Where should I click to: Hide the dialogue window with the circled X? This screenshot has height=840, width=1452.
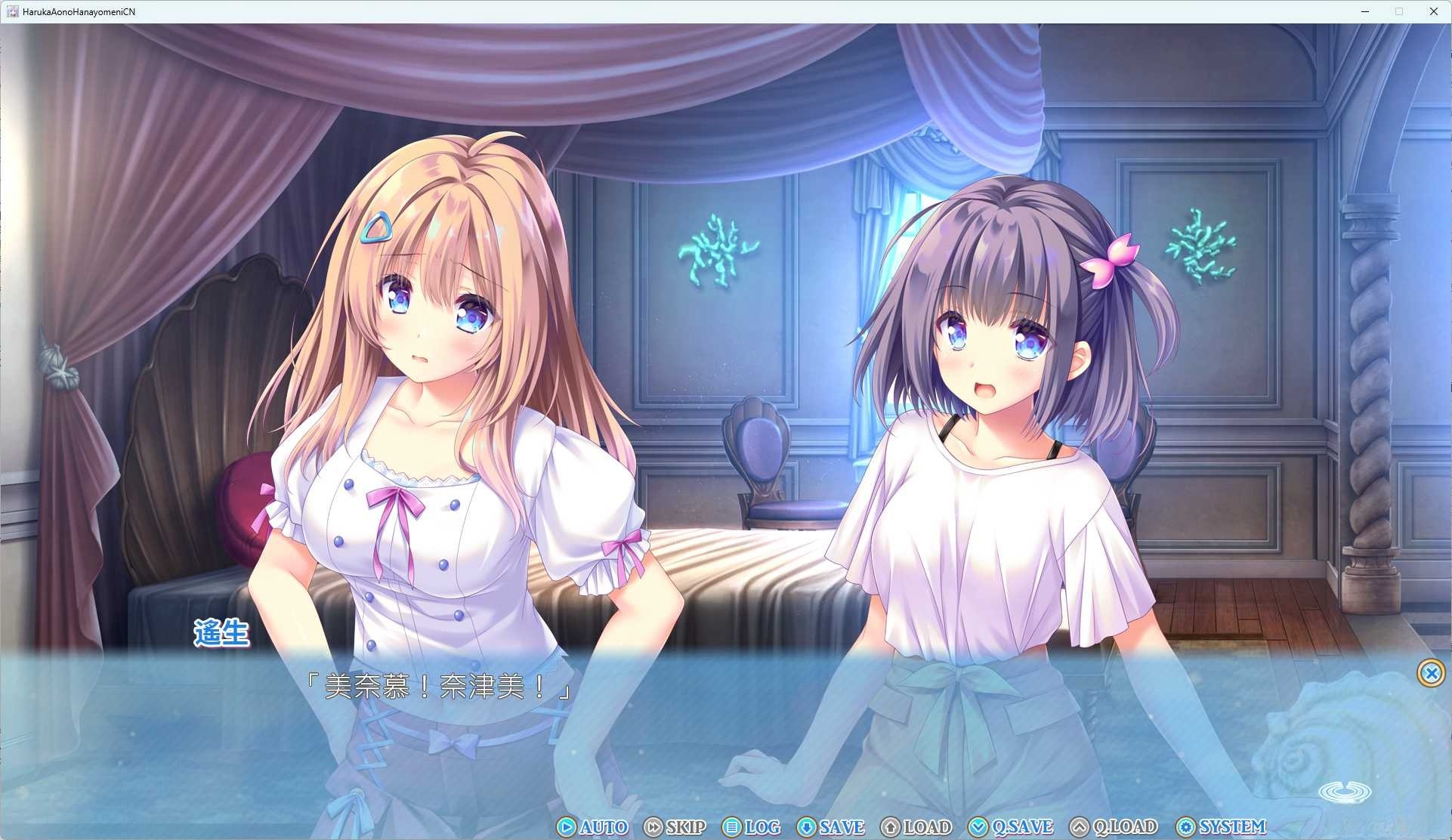click(x=1432, y=673)
